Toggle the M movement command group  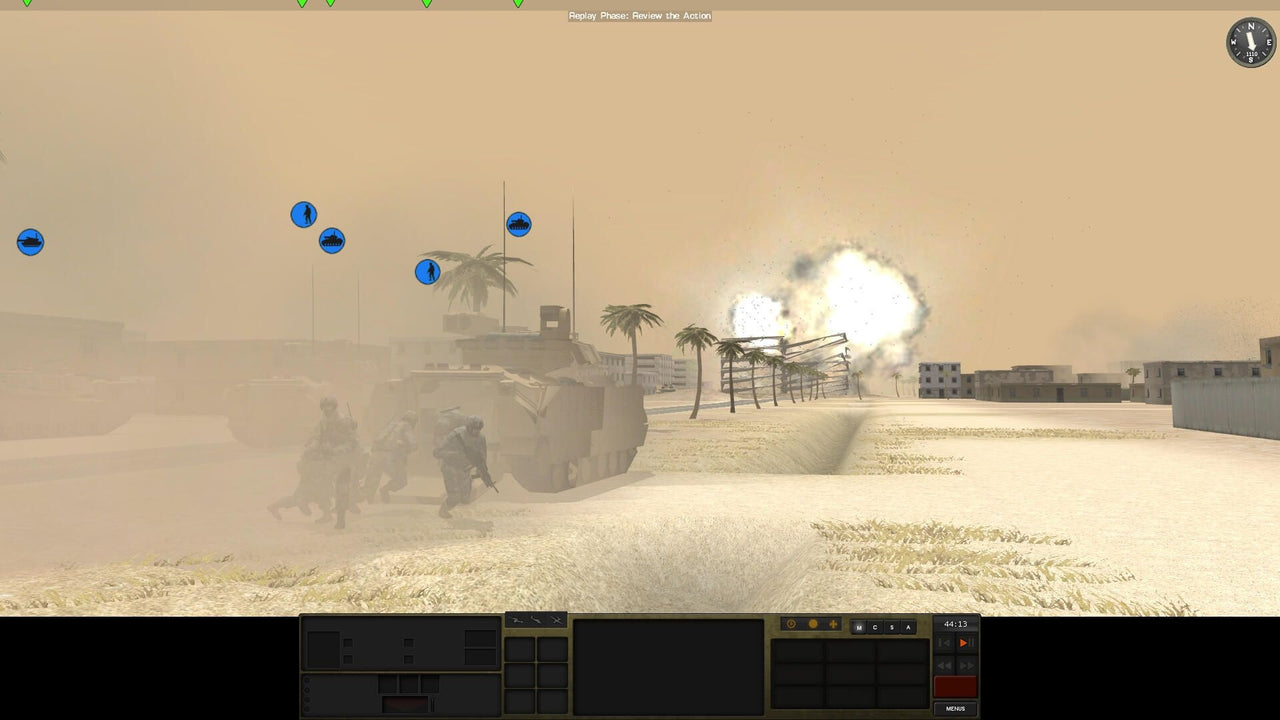(858, 625)
